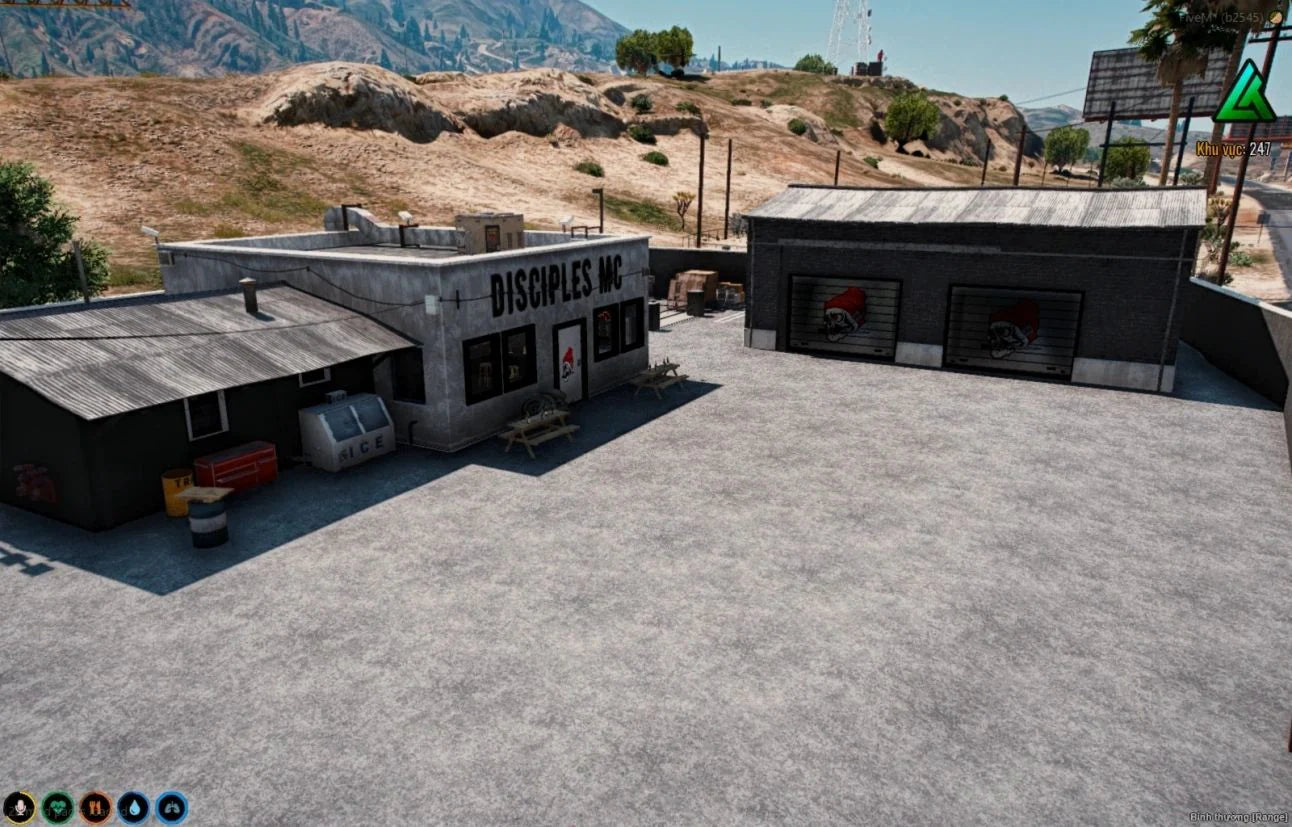Click the orange fork-and-knife hunger icon

click(x=95, y=807)
